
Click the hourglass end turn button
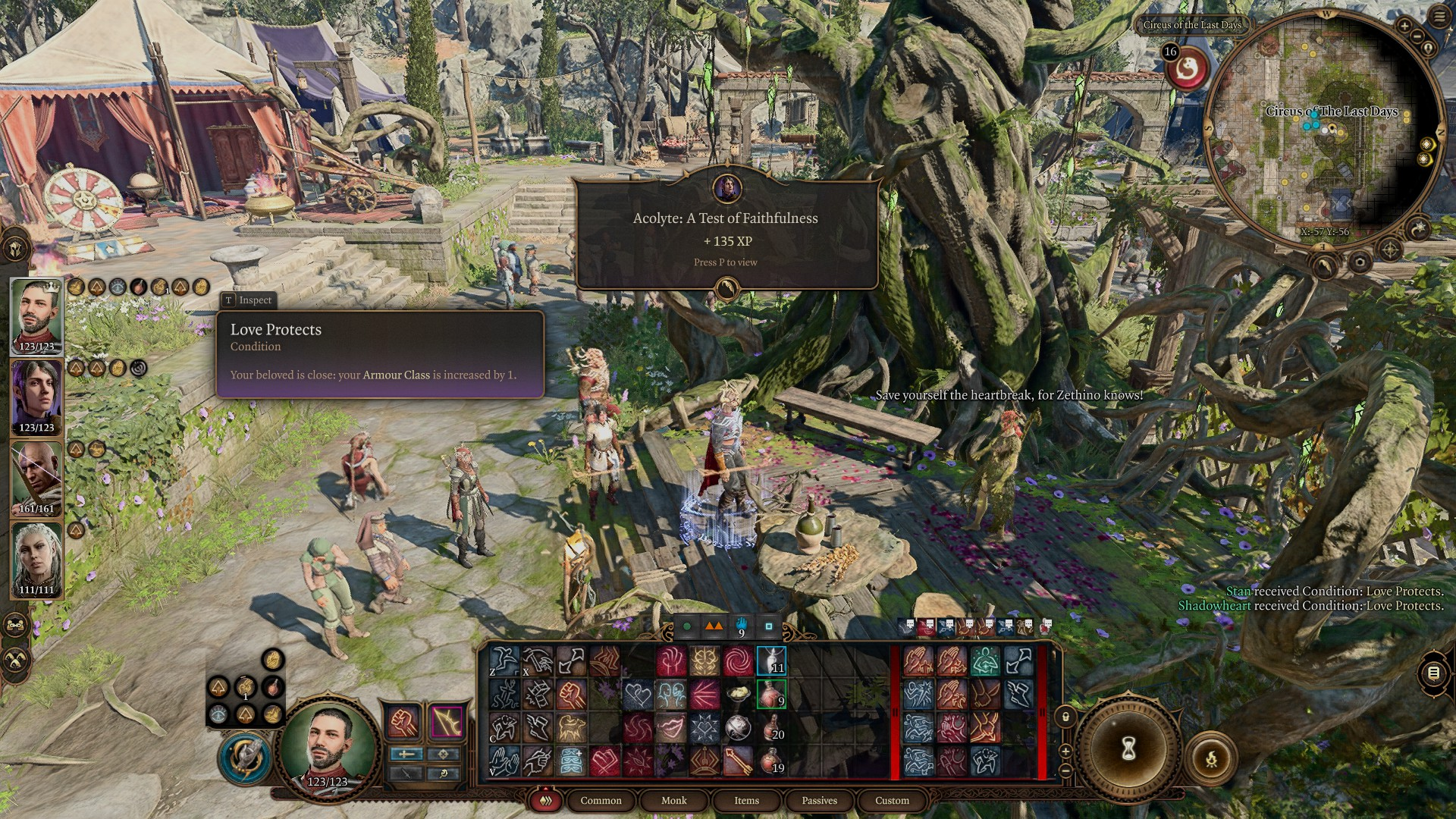pyautogui.click(x=1128, y=748)
